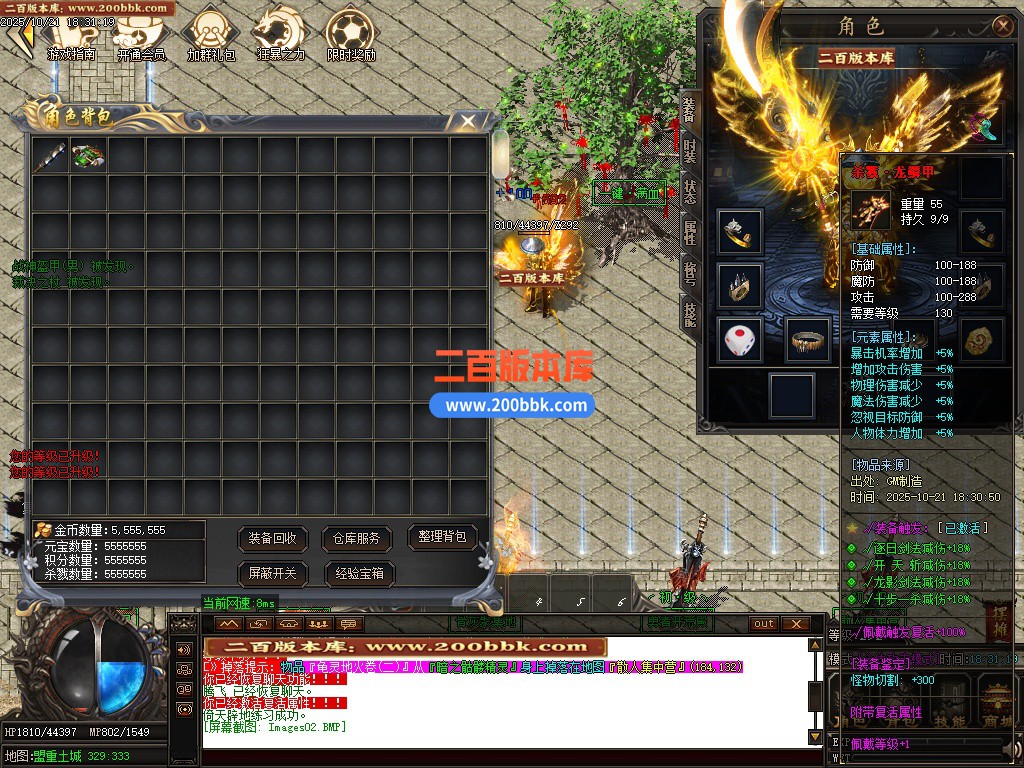Select the sword item in the bag
Image resolution: width=1024 pixels, height=768 pixels.
pyautogui.click(x=50, y=157)
